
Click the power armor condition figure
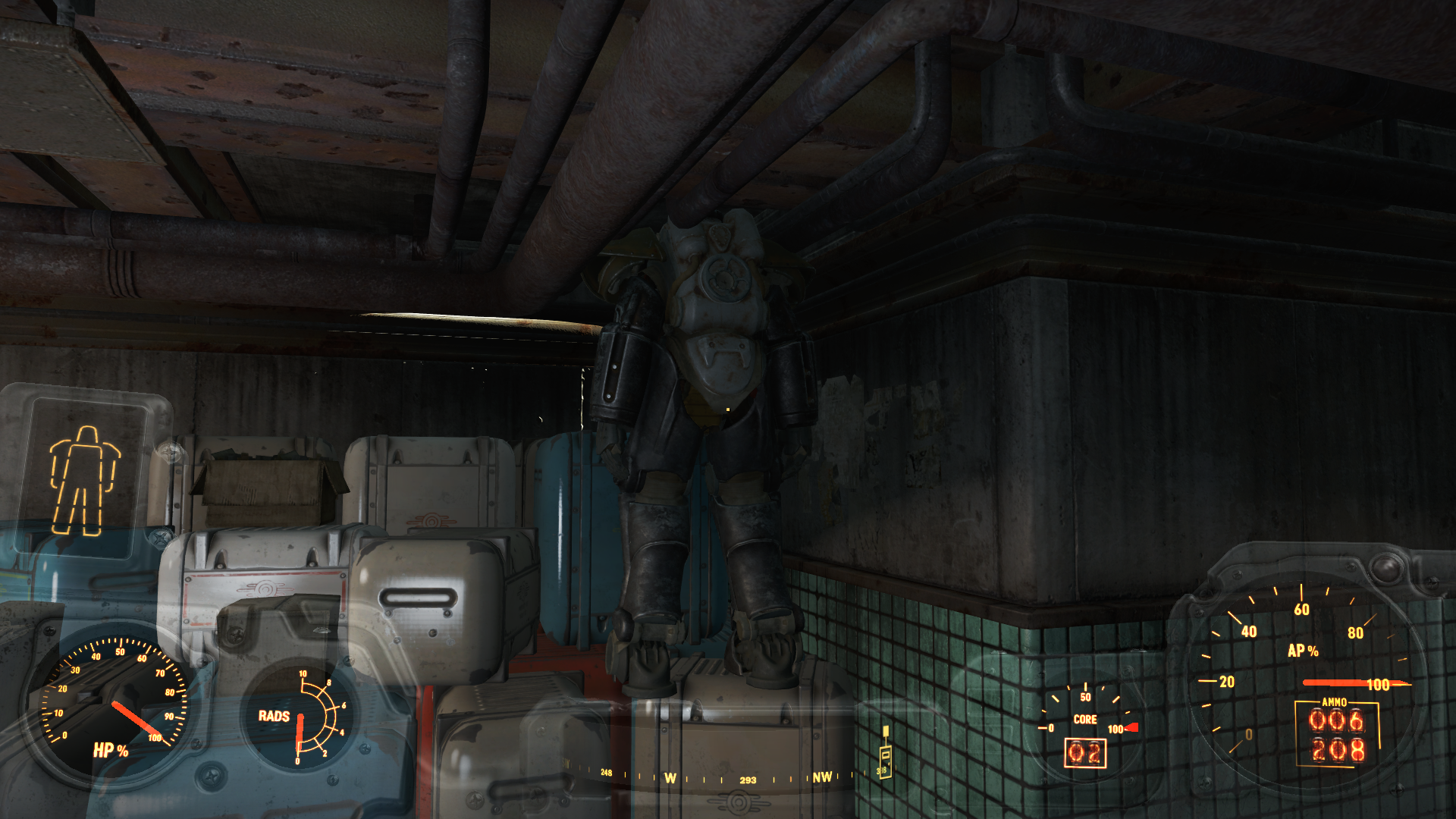click(84, 481)
